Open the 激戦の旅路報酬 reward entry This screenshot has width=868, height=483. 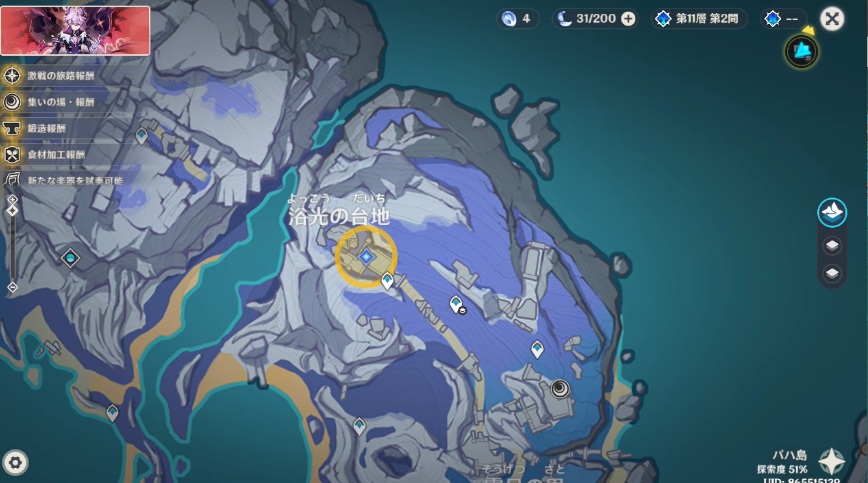pos(60,75)
